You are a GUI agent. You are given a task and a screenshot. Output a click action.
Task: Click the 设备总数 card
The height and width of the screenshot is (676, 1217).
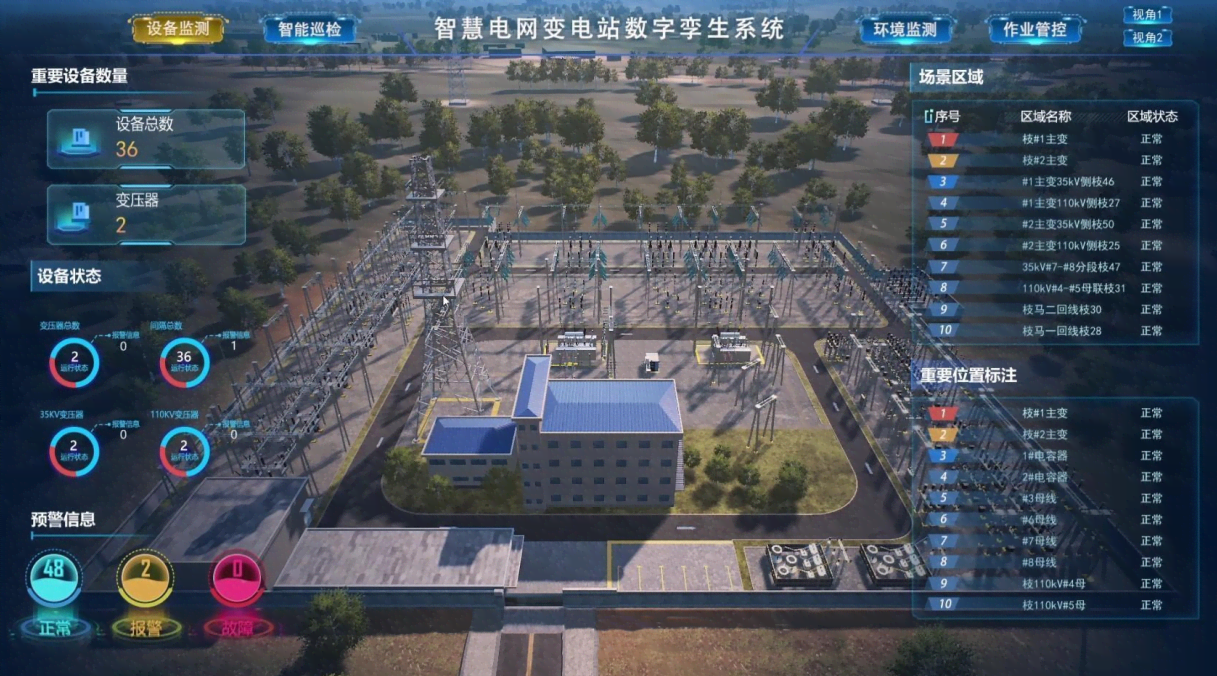(x=146, y=138)
